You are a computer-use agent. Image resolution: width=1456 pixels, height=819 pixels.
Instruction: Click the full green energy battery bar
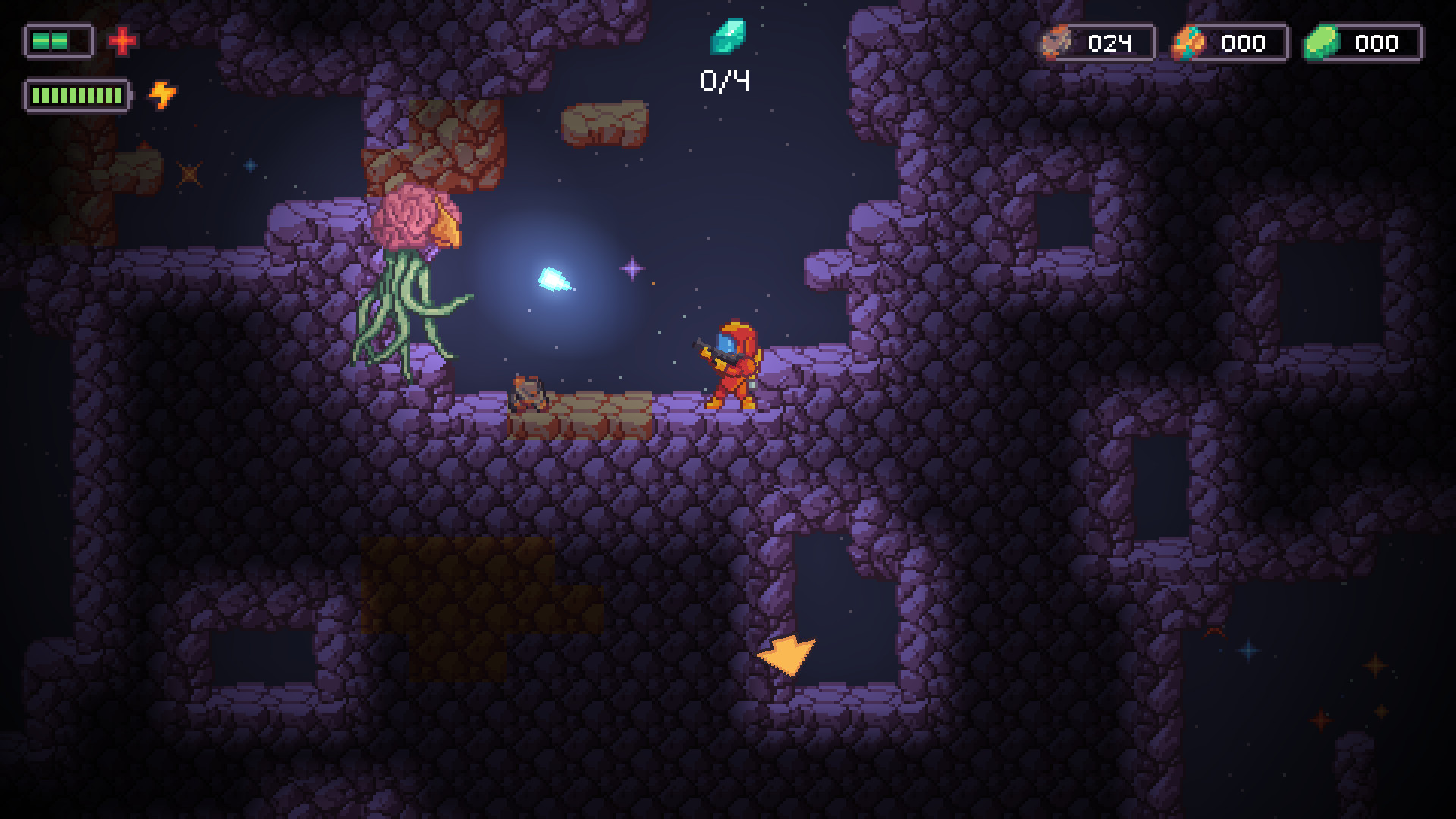76,96
